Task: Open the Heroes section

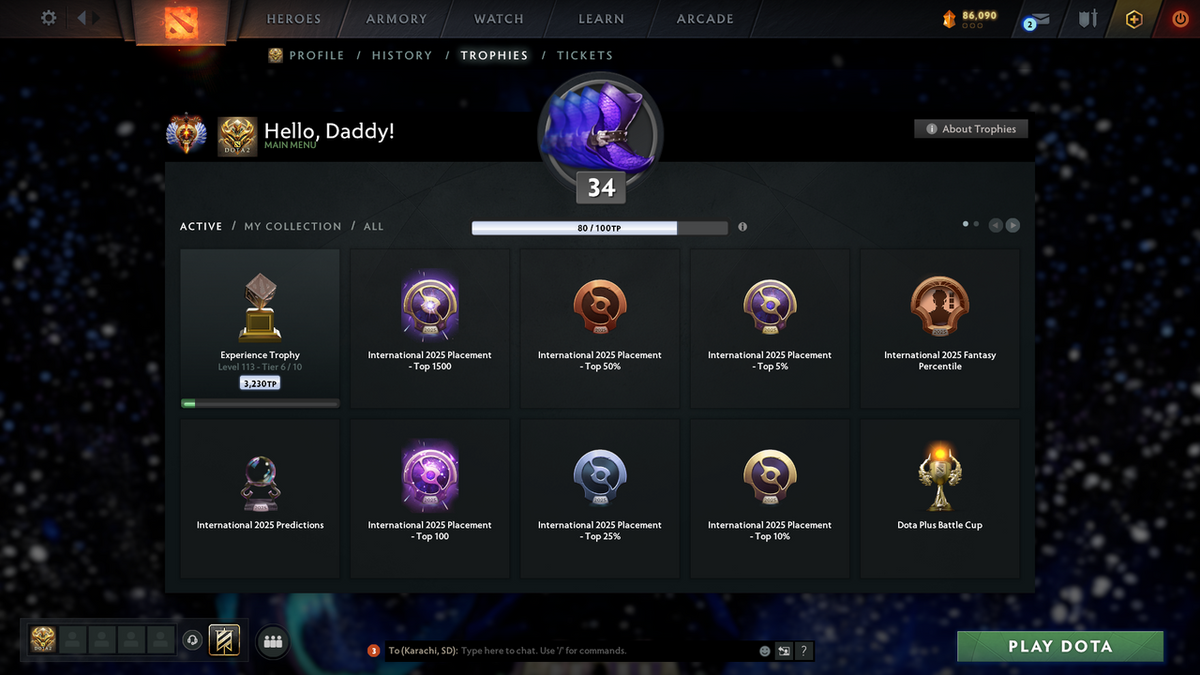Action: [294, 19]
